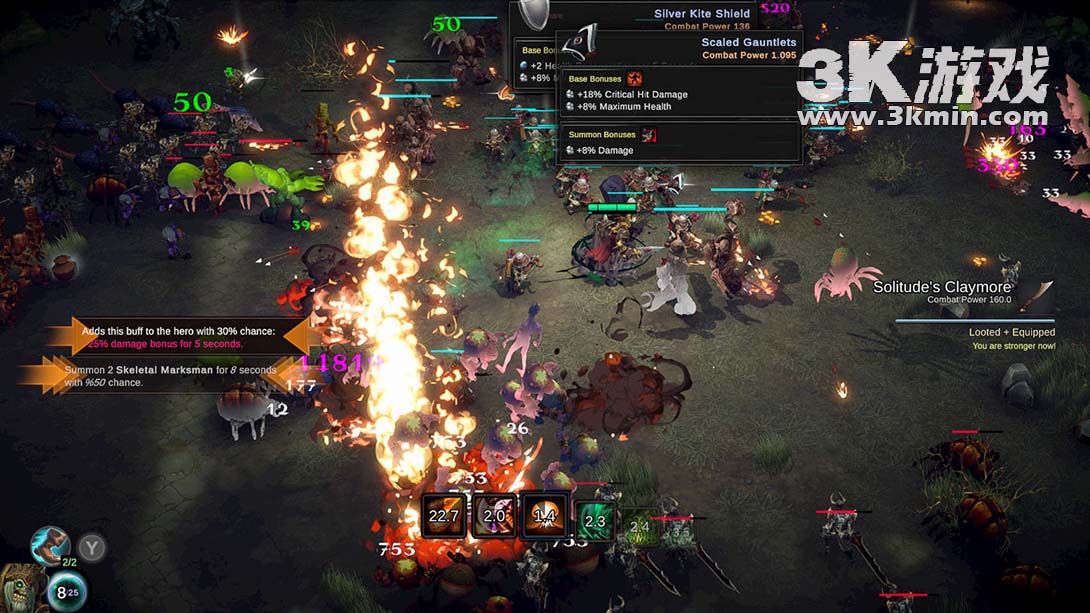Activate the ability showing 22.7 cooldown
Screen dimensions: 1090x613
(444, 516)
